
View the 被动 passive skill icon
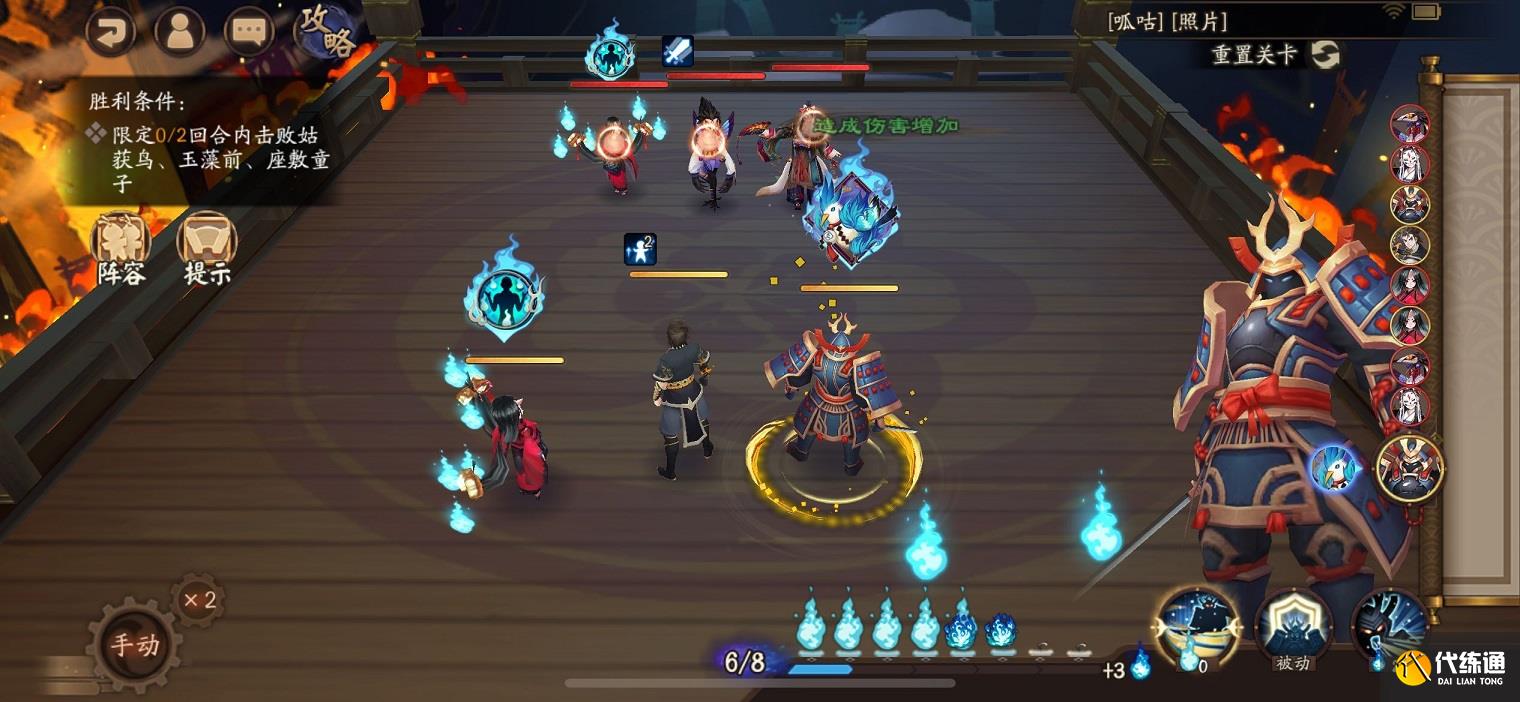[1293, 627]
